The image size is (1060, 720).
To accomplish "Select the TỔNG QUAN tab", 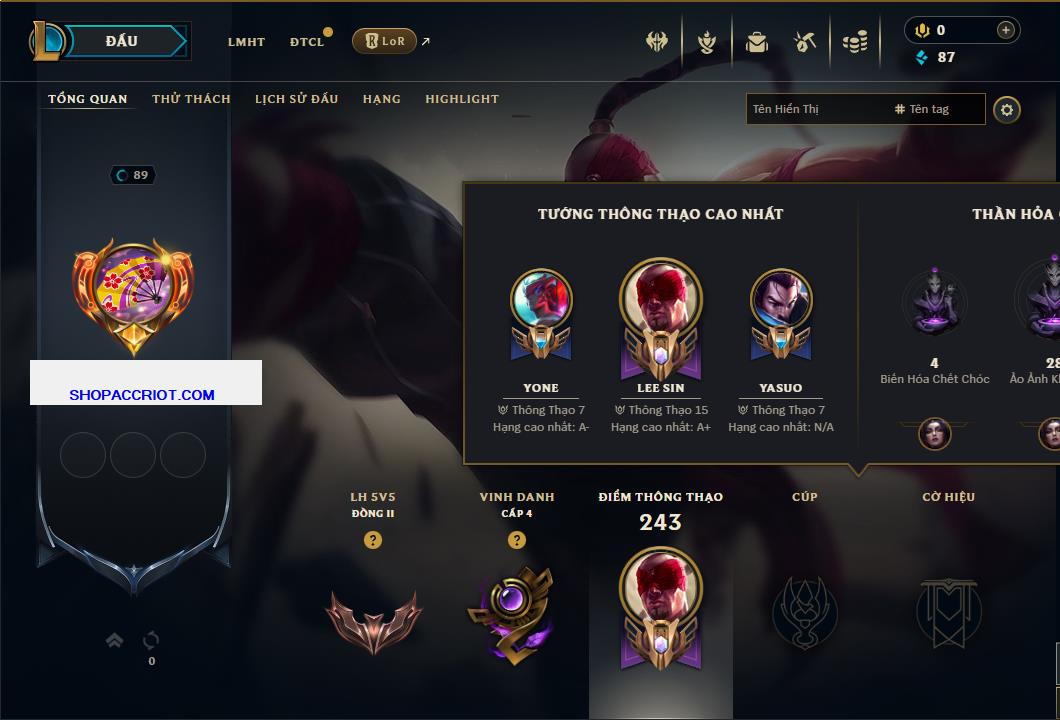I will pyautogui.click(x=88, y=99).
